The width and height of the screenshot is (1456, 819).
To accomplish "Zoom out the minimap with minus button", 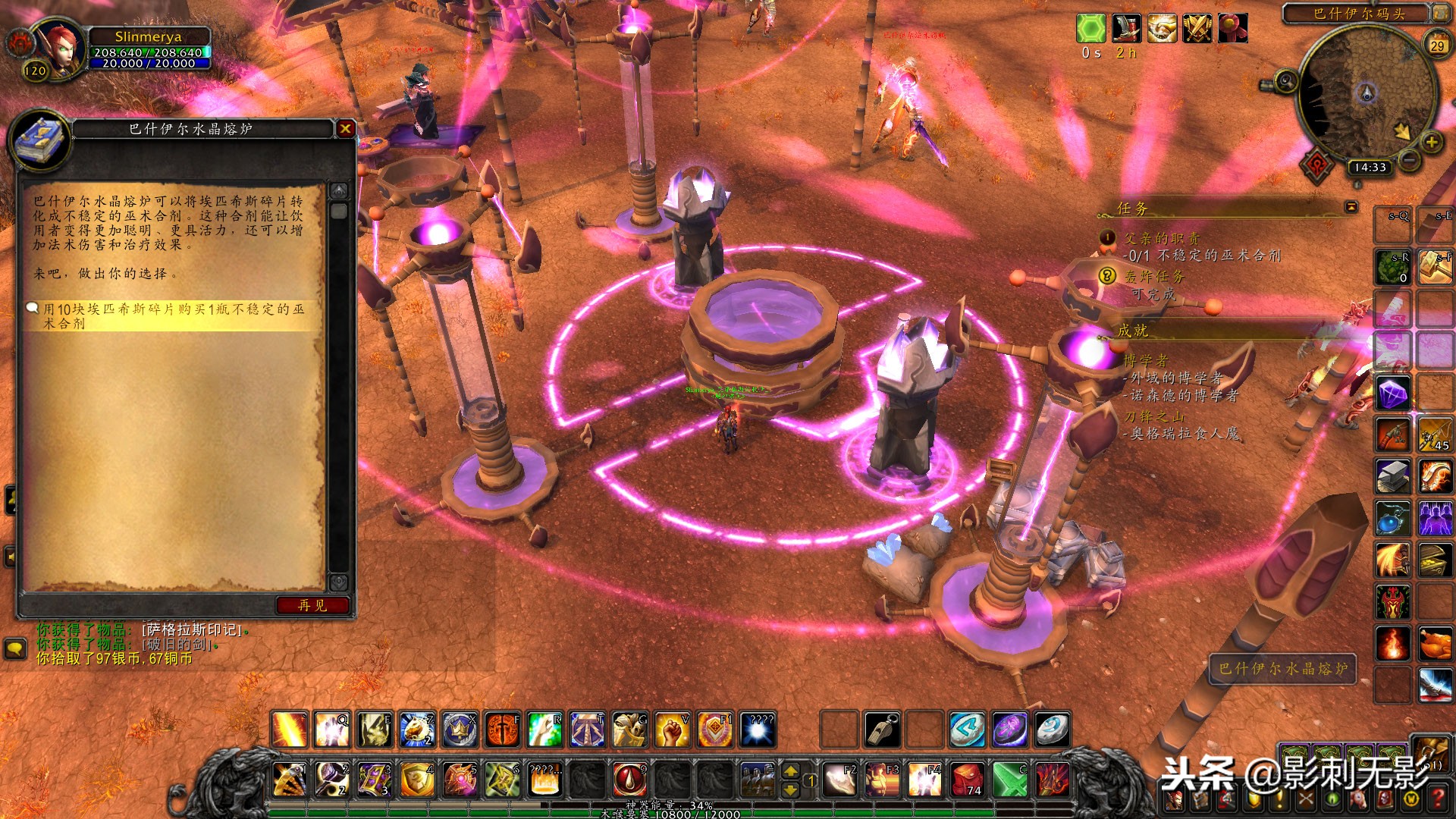I will [x=1409, y=160].
